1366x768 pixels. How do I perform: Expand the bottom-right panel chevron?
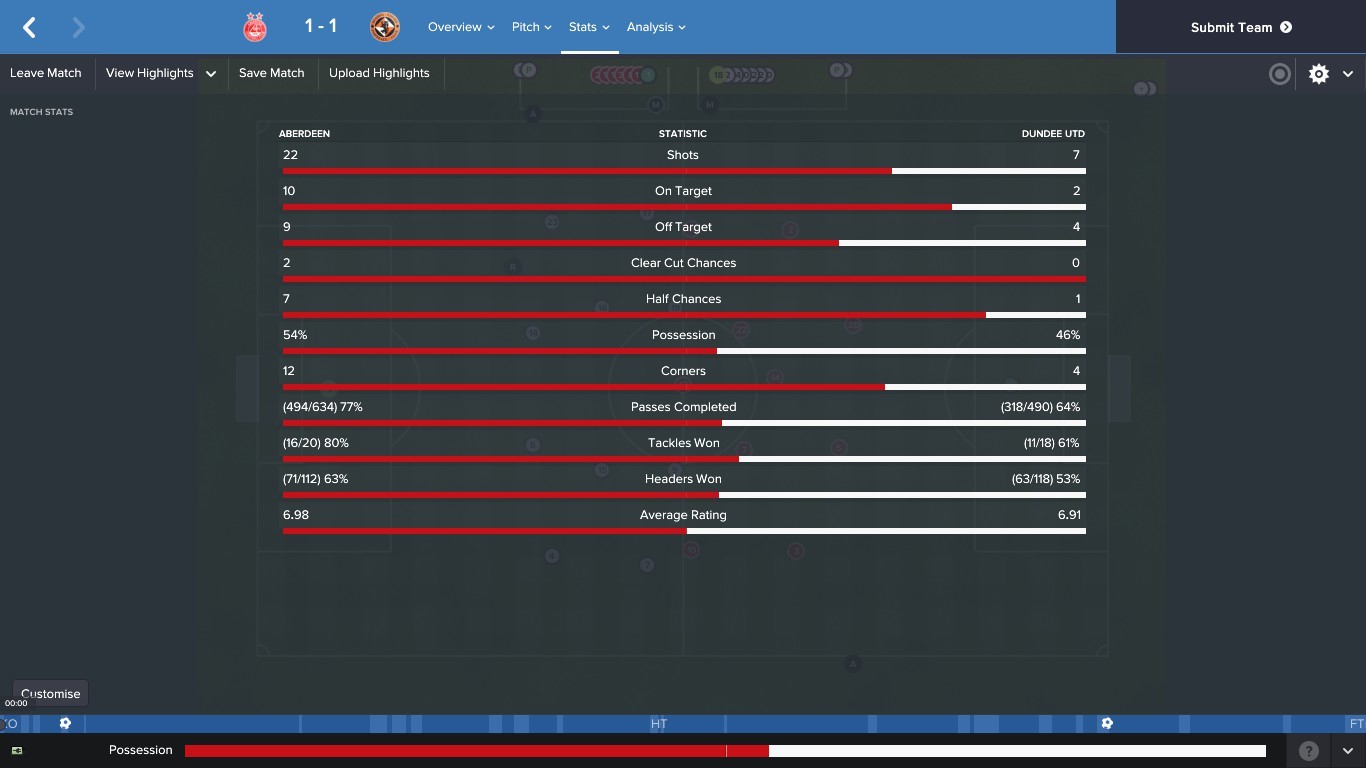click(1348, 750)
